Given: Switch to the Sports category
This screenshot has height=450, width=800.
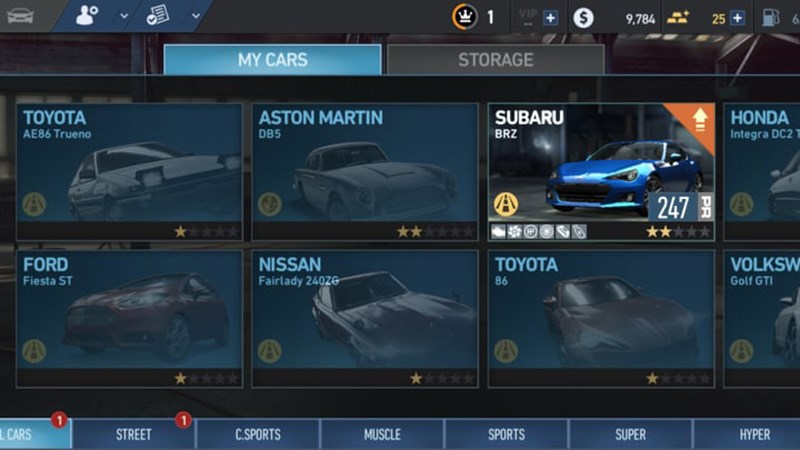Looking at the screenshot, I should 506,435.
